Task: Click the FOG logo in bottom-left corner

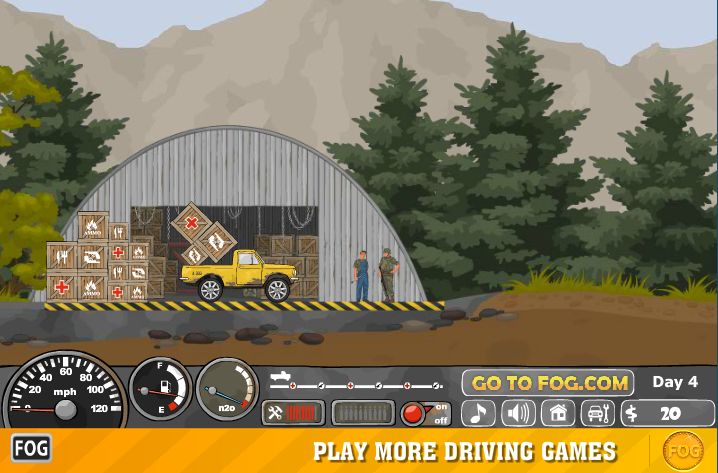Action: (x=31, y=447)
